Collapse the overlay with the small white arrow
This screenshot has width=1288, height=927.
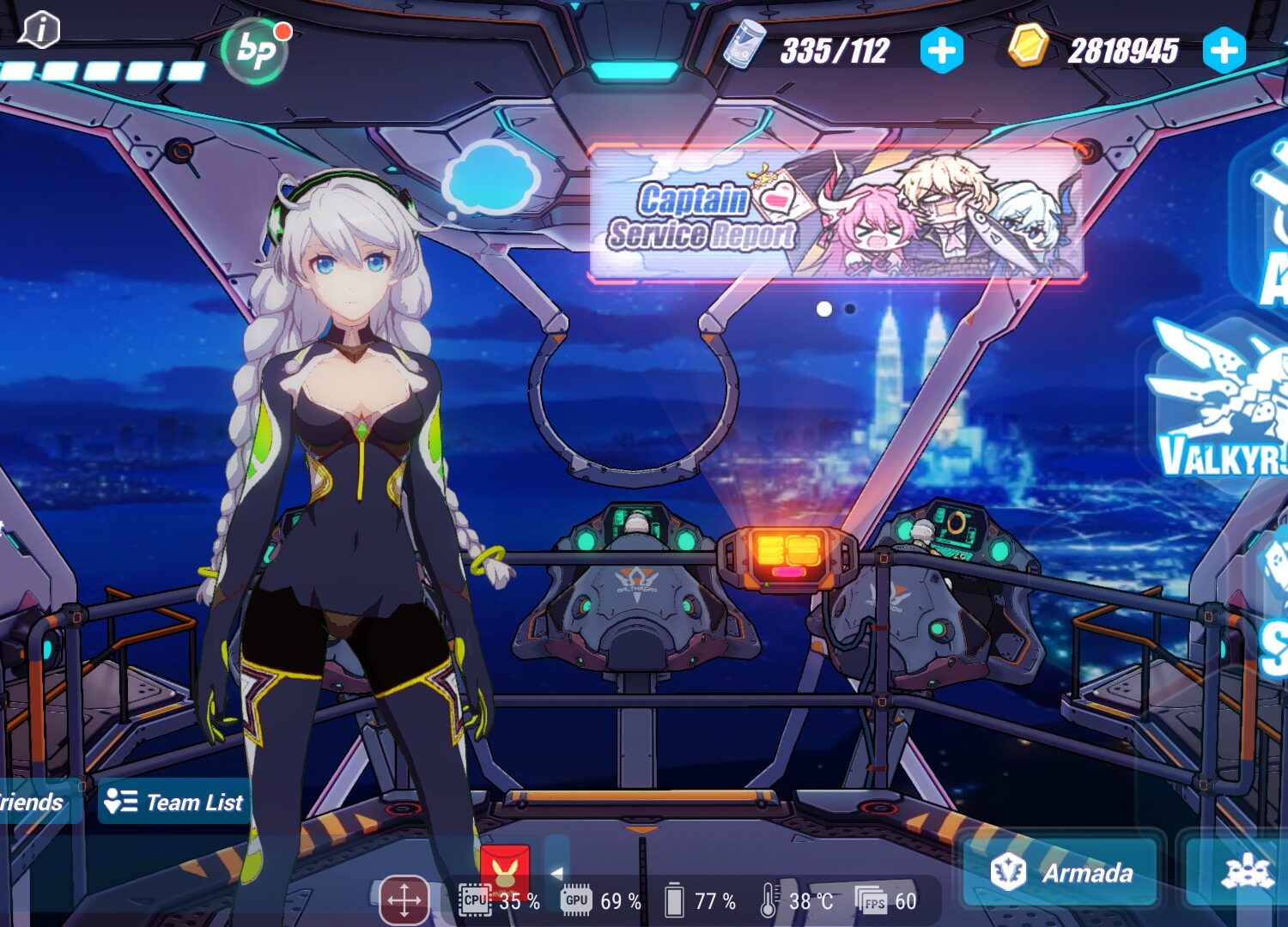click(556, 872)
